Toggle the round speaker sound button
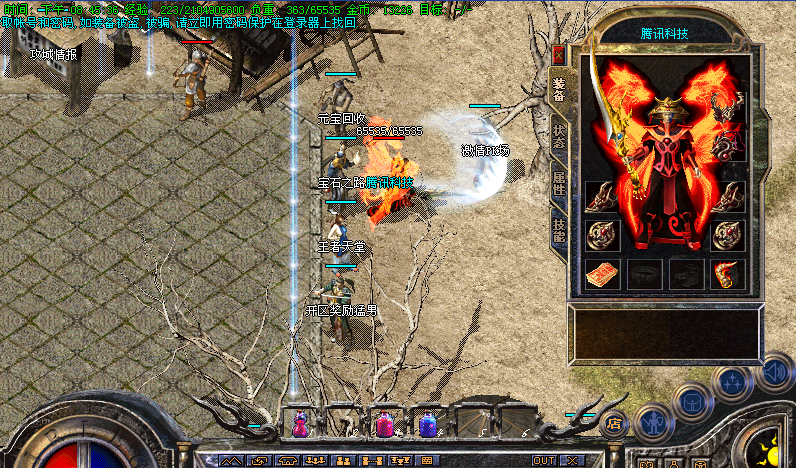This screenshot has height=468, width=796. click(x=773, y=372)
